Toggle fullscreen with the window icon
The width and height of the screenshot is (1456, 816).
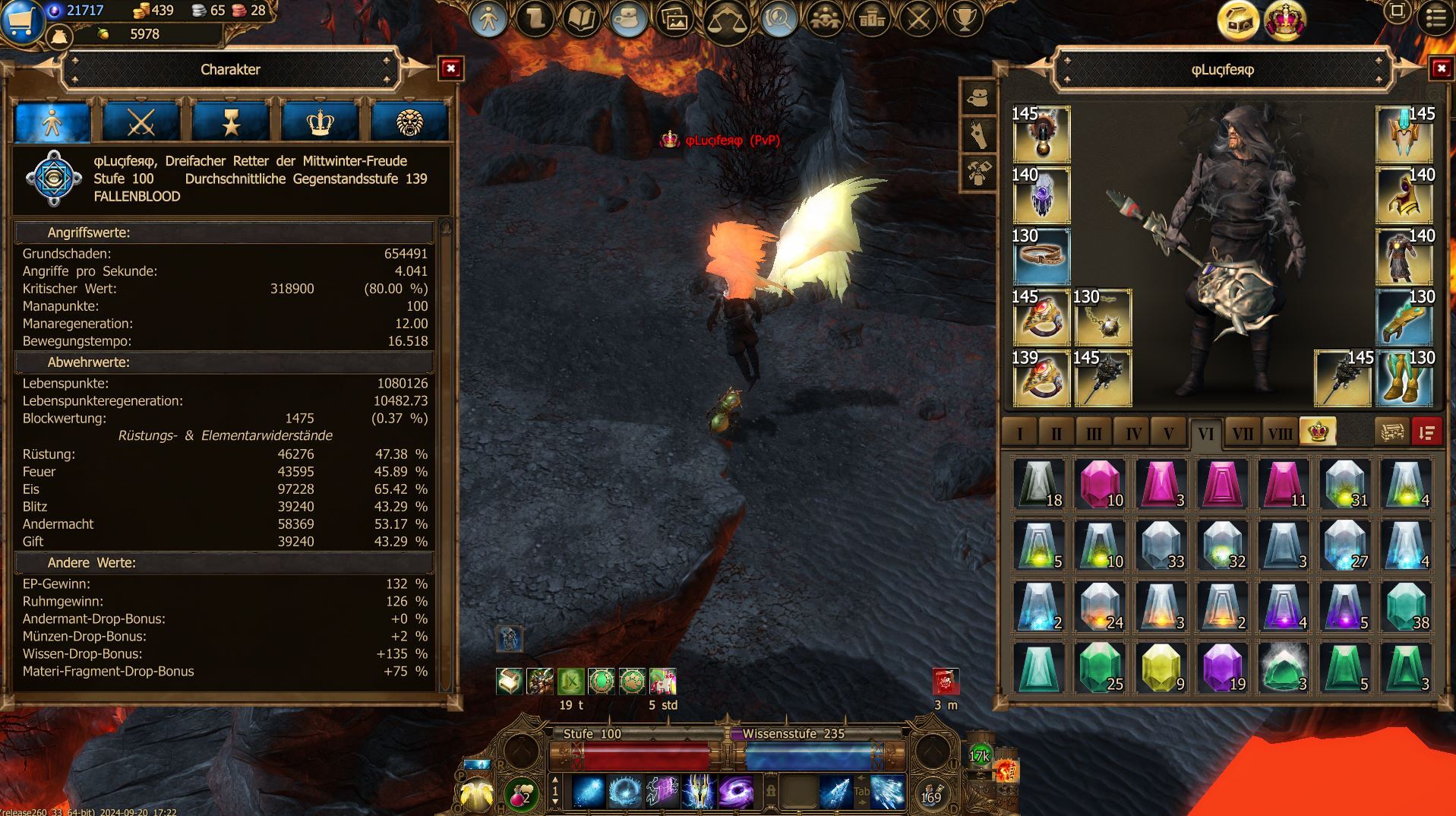pos(1397,11)
